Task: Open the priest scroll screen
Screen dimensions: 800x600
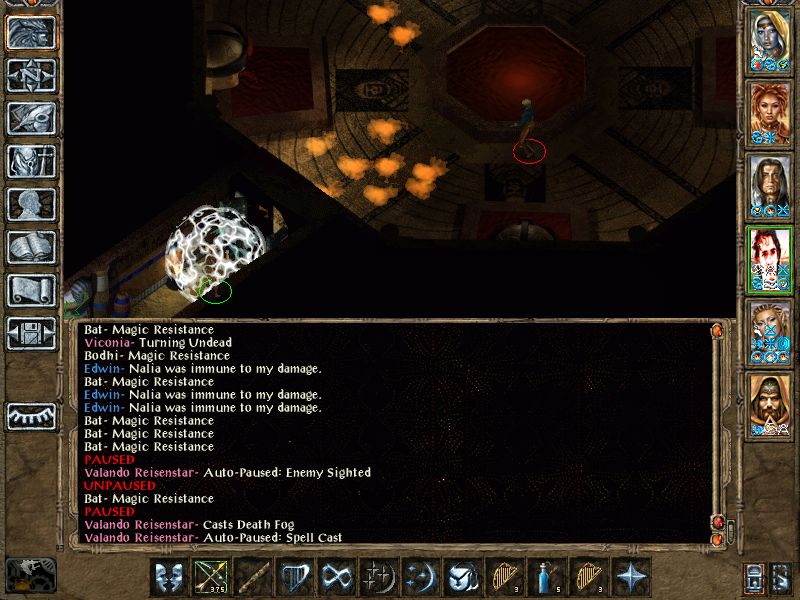Action: [30, 291]
